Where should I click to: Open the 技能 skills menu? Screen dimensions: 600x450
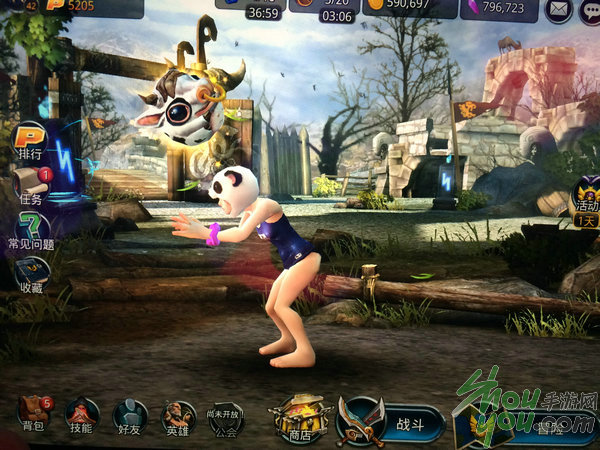(82, 413)
